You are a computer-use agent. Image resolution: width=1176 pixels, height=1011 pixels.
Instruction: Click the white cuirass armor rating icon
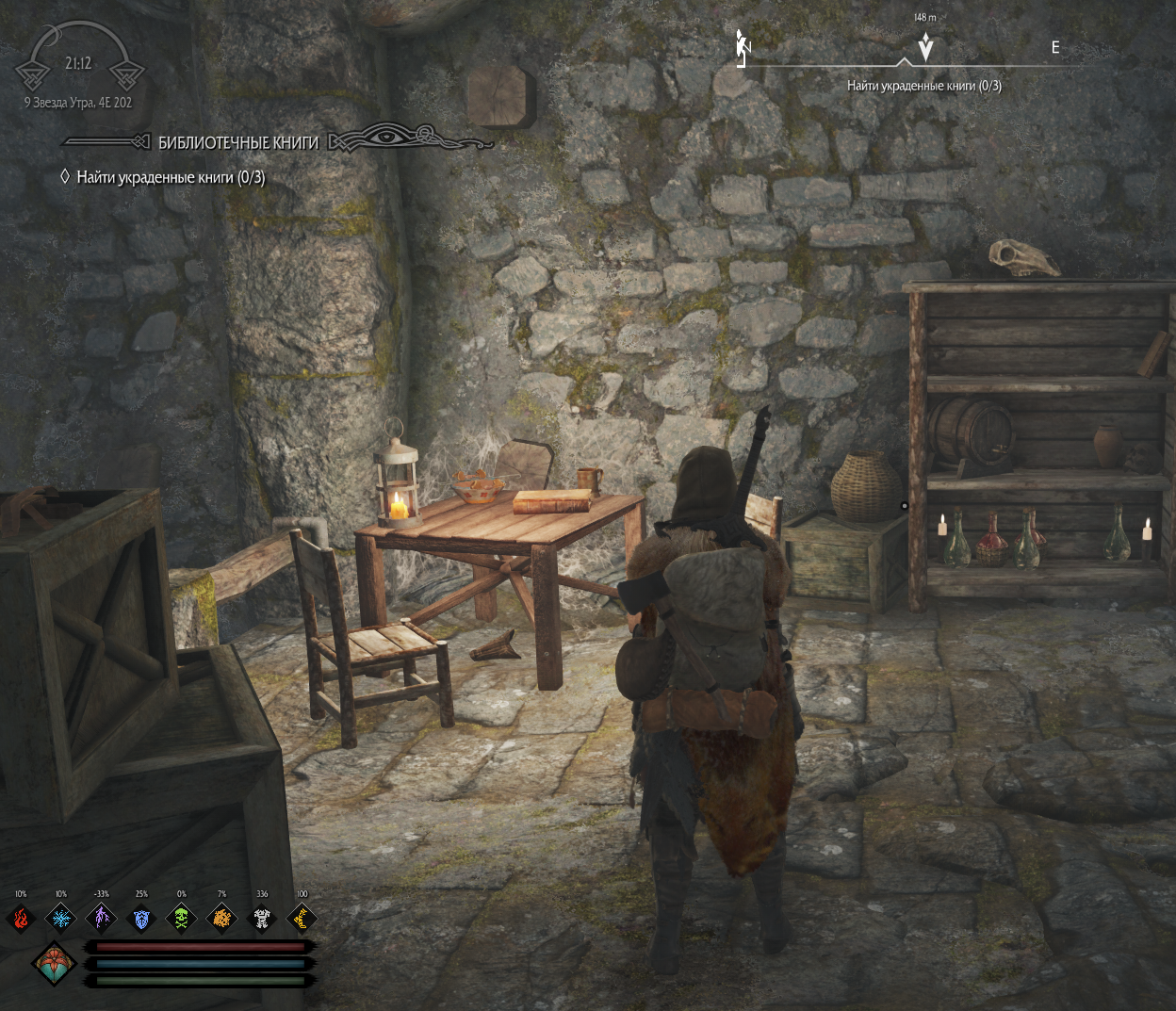pyautogui.click(x=262, y=917)
